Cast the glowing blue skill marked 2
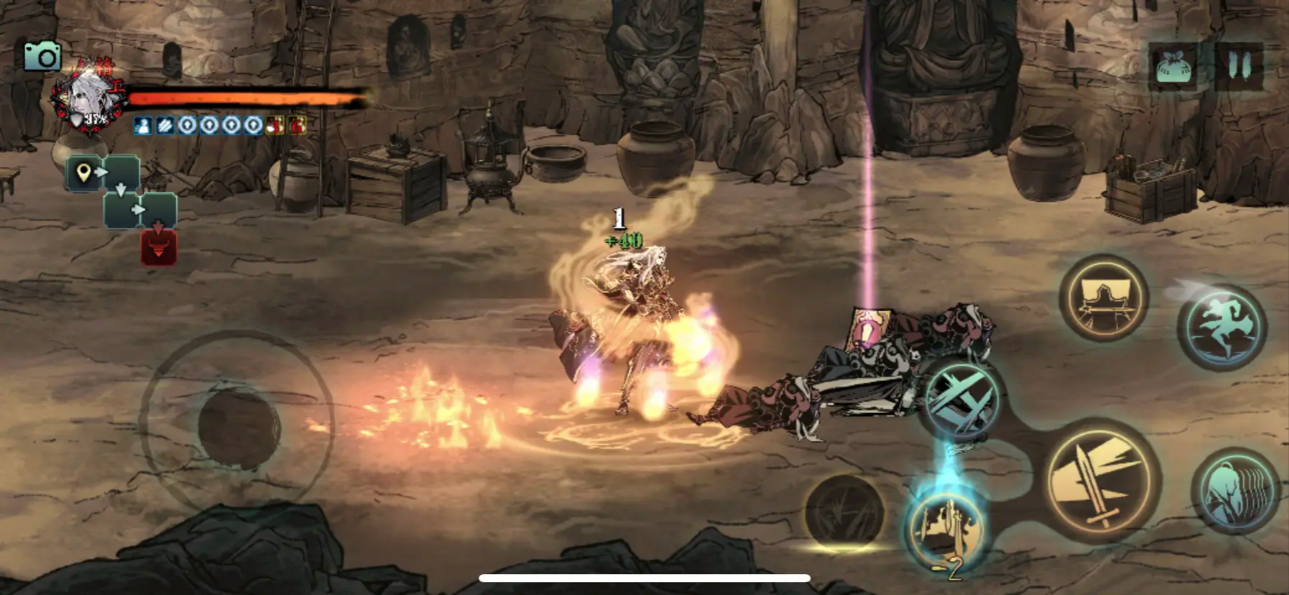 945,527
